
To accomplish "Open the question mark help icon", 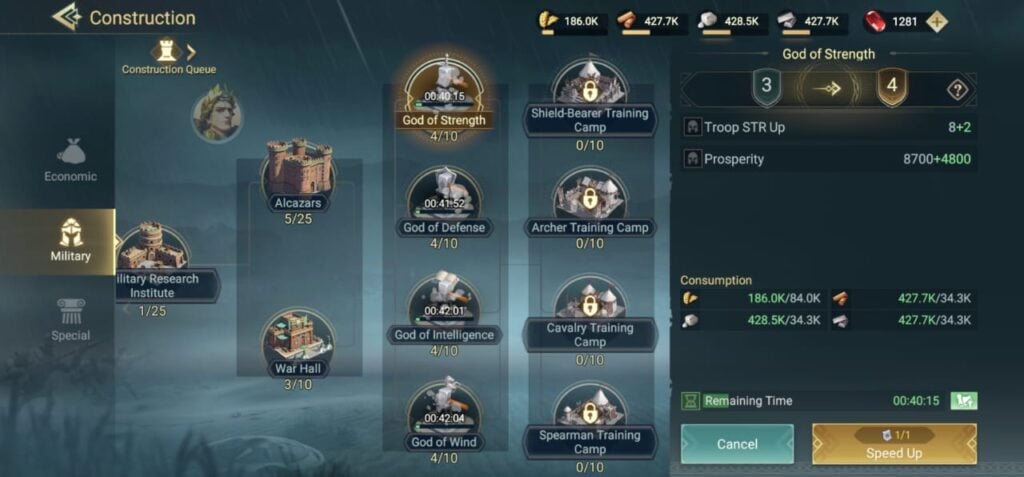I will pyautogui.click(x=957, y=90).
